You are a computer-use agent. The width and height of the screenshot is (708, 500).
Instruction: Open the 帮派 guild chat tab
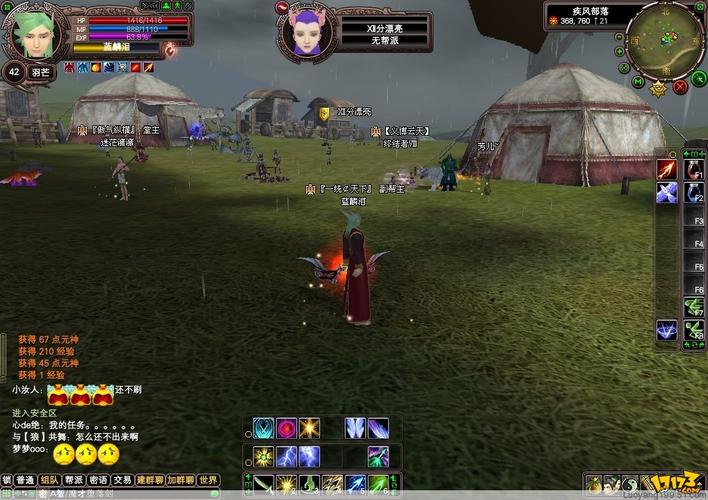point(74,480)
